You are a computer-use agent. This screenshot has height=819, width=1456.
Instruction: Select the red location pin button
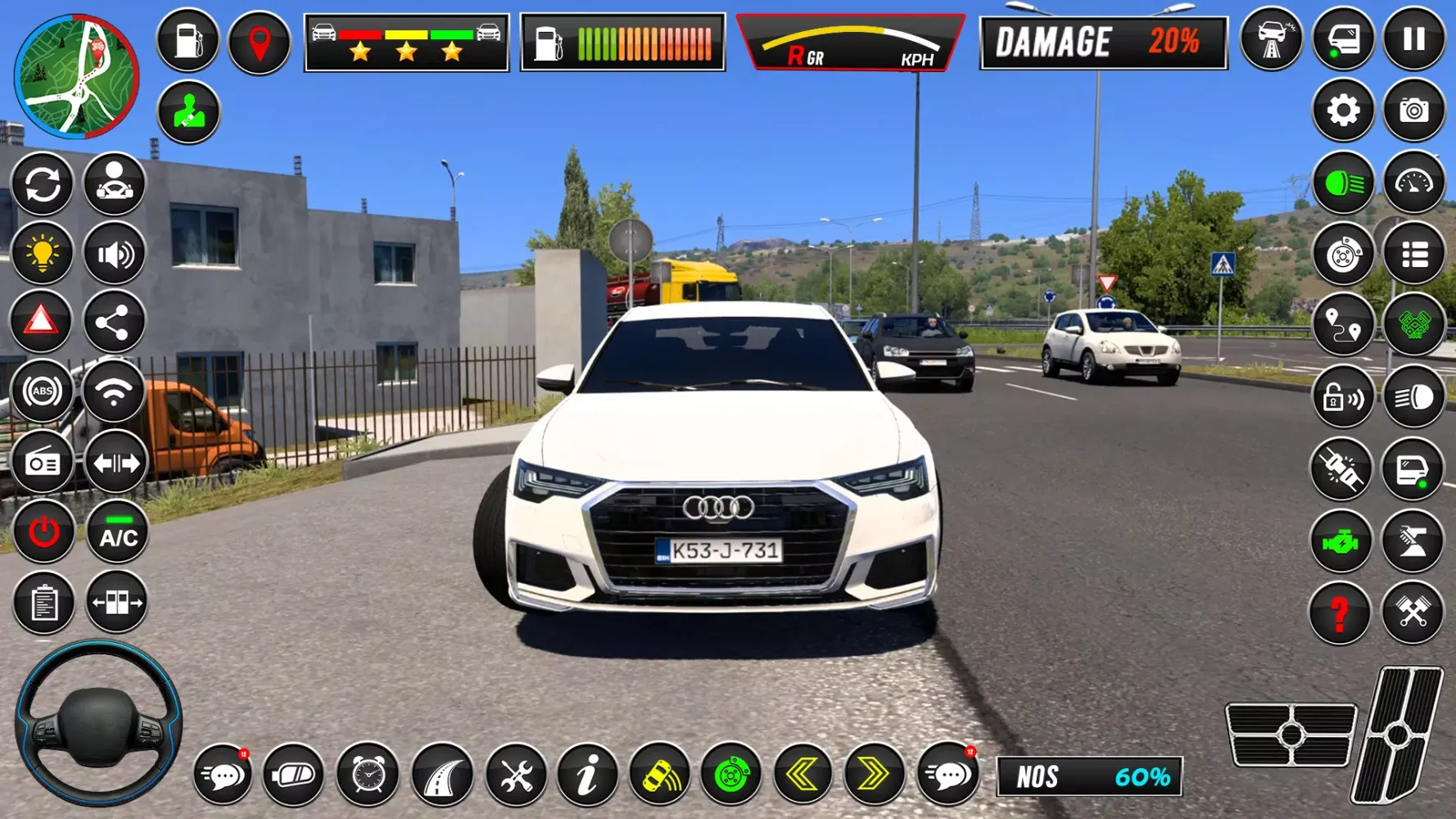[259, 42]
